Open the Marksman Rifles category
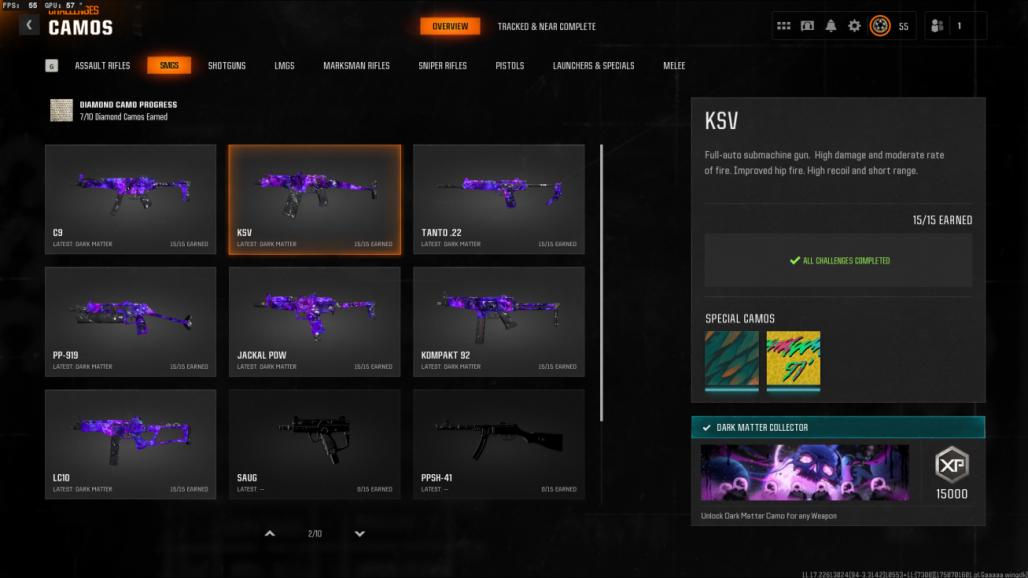Screen dimensions: 1028x578 point(356,66)
